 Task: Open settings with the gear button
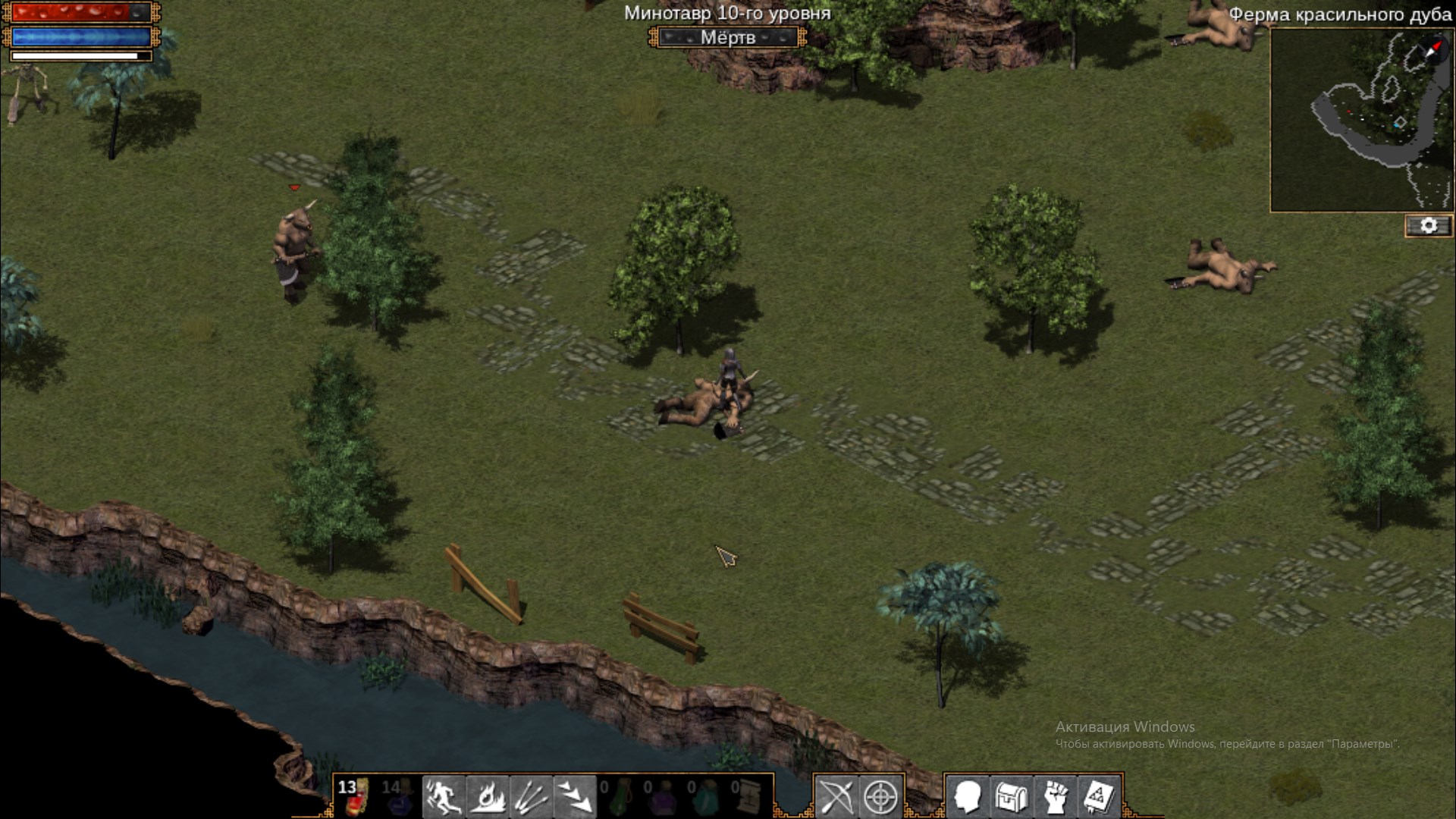click(1429, 226)
